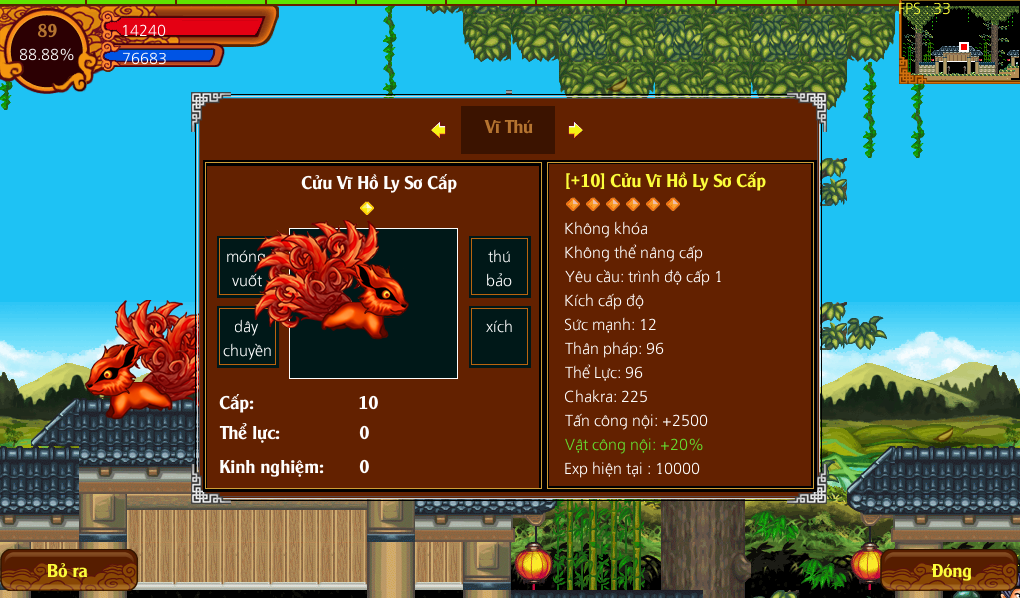
Task: Select the Vĩ Thú tab
Action: (x=508, y=128)
